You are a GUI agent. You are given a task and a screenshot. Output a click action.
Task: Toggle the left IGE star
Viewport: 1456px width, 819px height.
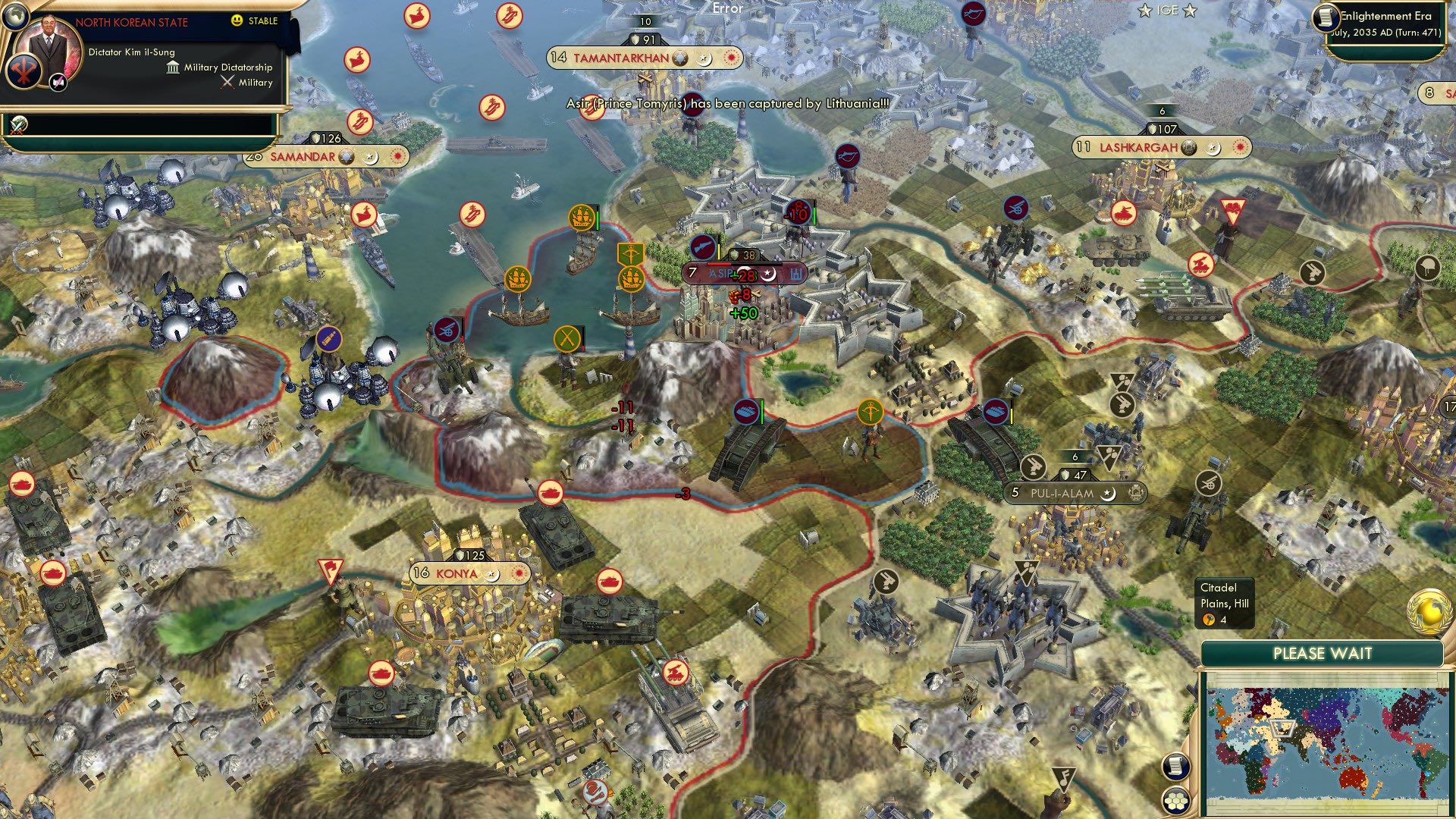(x=1144, y=11)
